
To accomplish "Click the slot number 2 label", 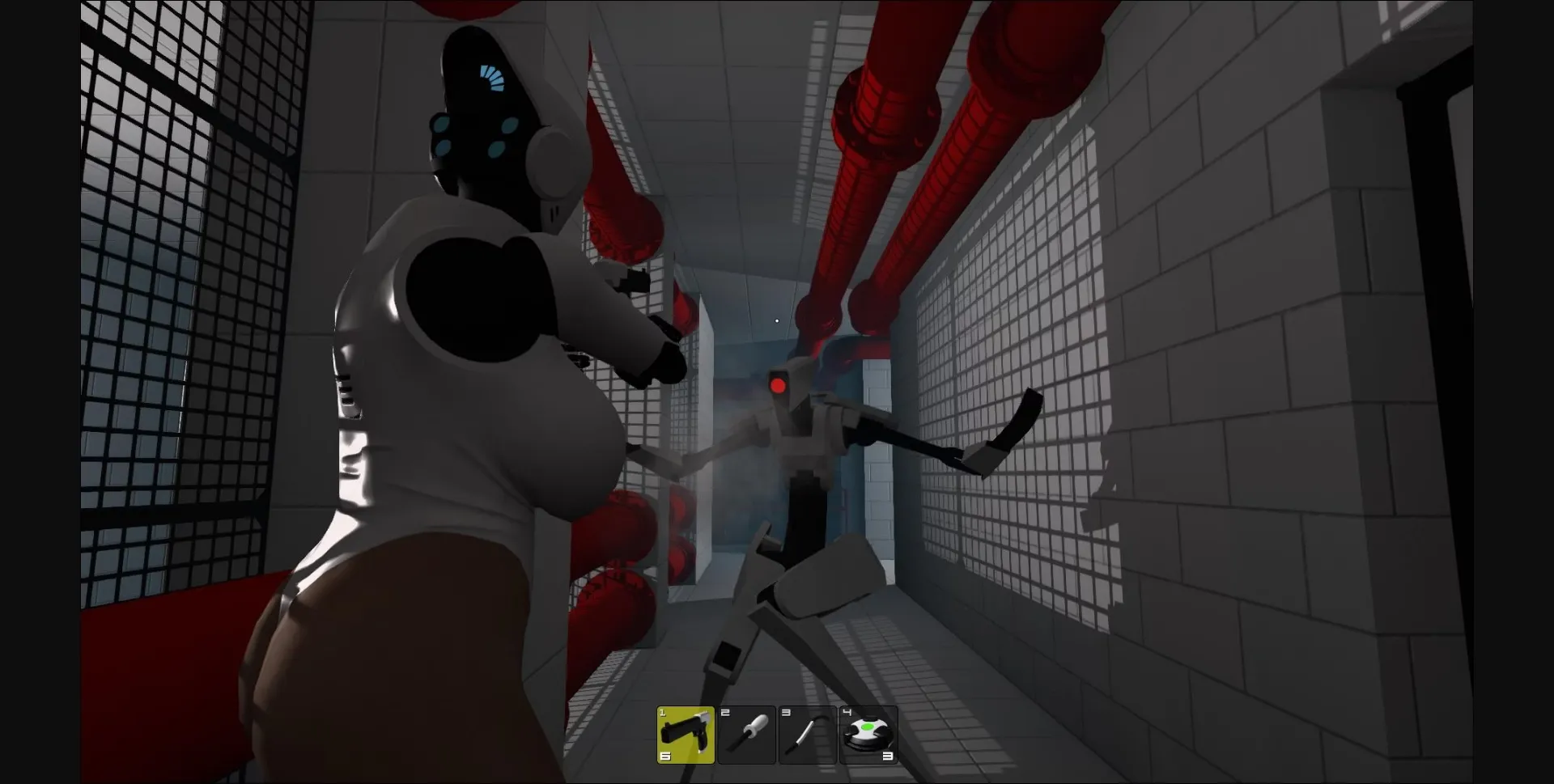I will (725, 714).
